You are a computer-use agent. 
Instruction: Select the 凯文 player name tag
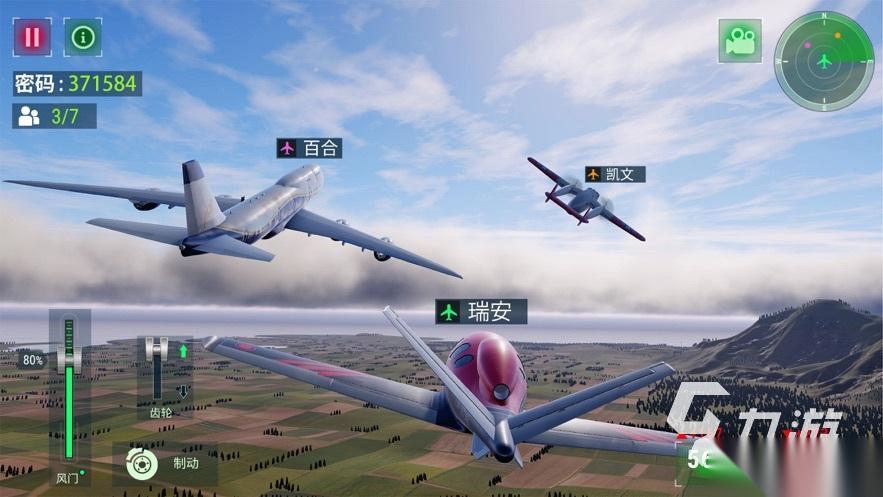tap(615, 174)
